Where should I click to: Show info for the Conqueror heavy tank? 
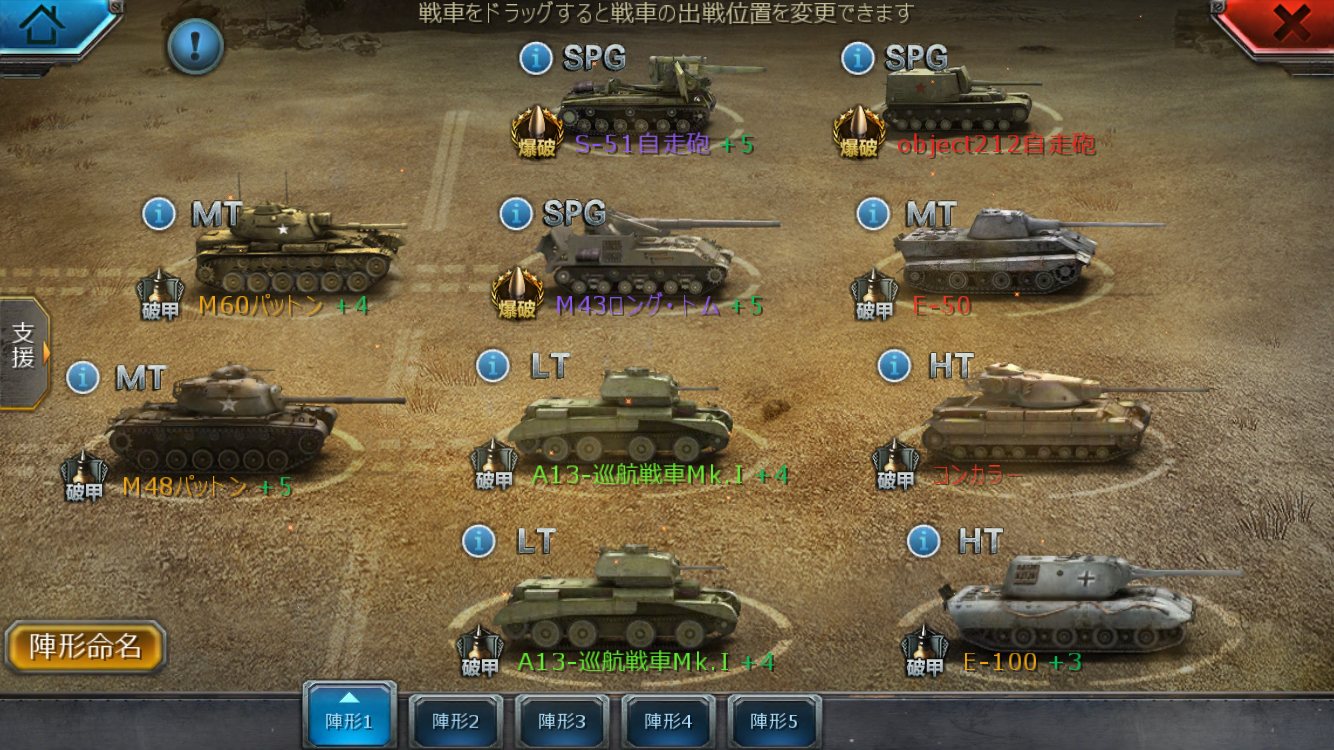[894, 366]
